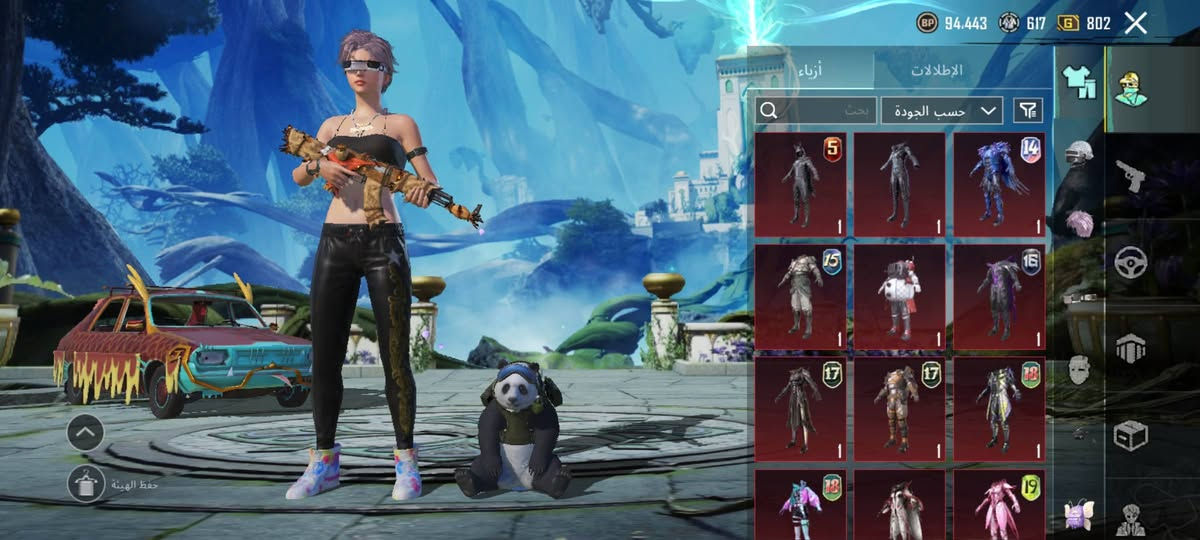Open the حسب الجودة sort dropdown
Image resolution: width=1200 pixels, height=540 pixels.
[941, 110]
